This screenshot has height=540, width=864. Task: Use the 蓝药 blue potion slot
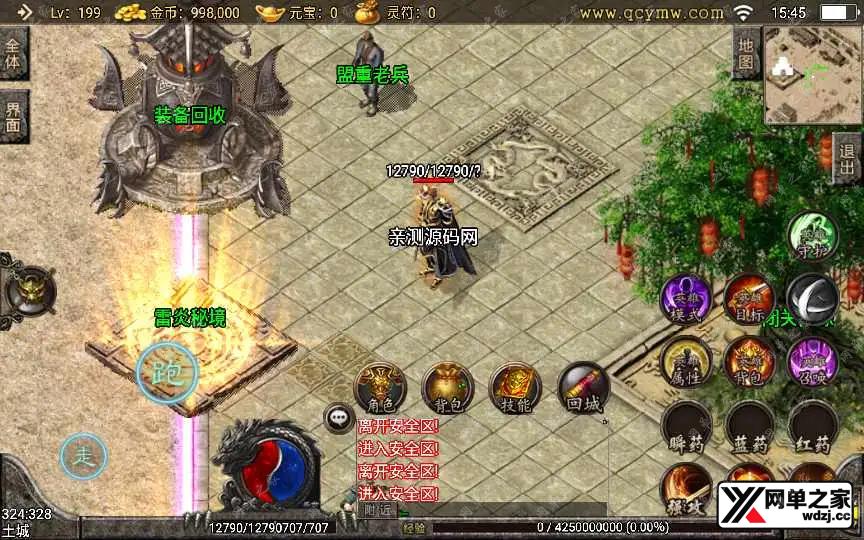click(749, 427)
